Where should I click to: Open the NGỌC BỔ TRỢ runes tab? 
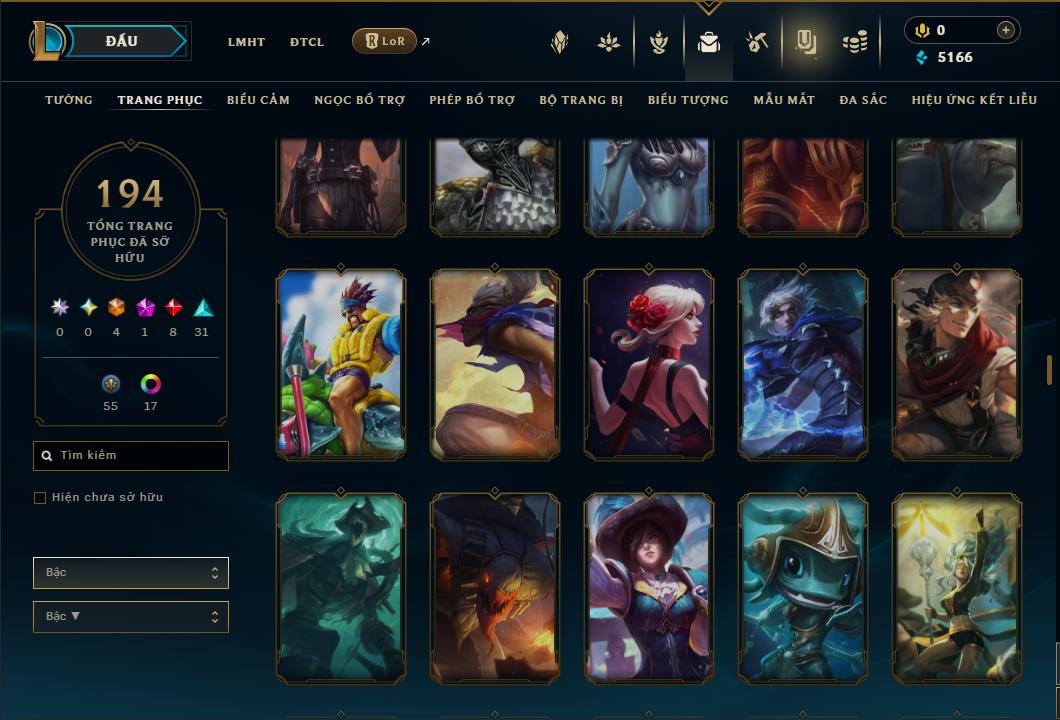pyautogui.click(x=359, y=100)
